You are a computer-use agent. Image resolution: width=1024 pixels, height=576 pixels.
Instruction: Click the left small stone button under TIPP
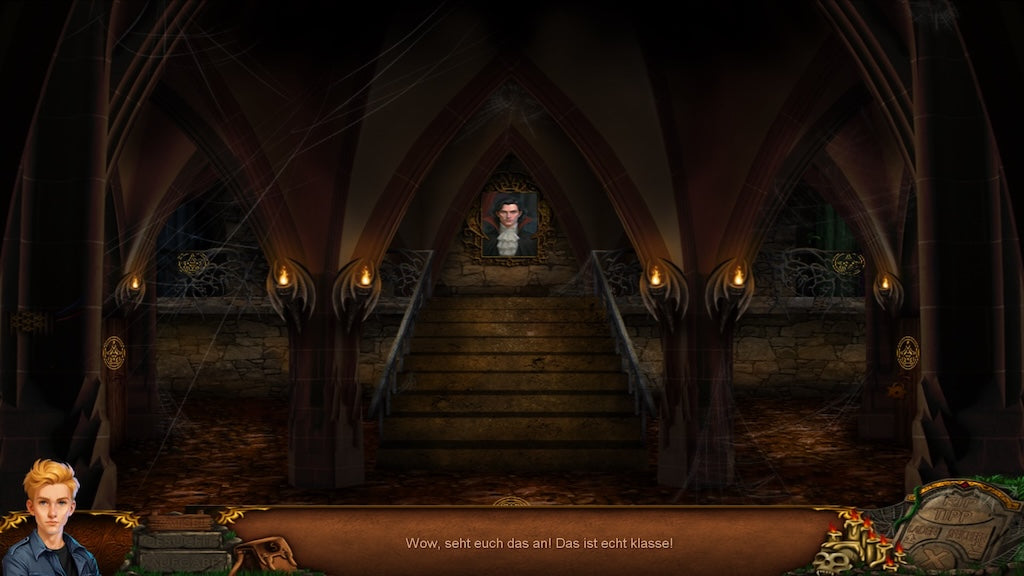tap(920, 534)
